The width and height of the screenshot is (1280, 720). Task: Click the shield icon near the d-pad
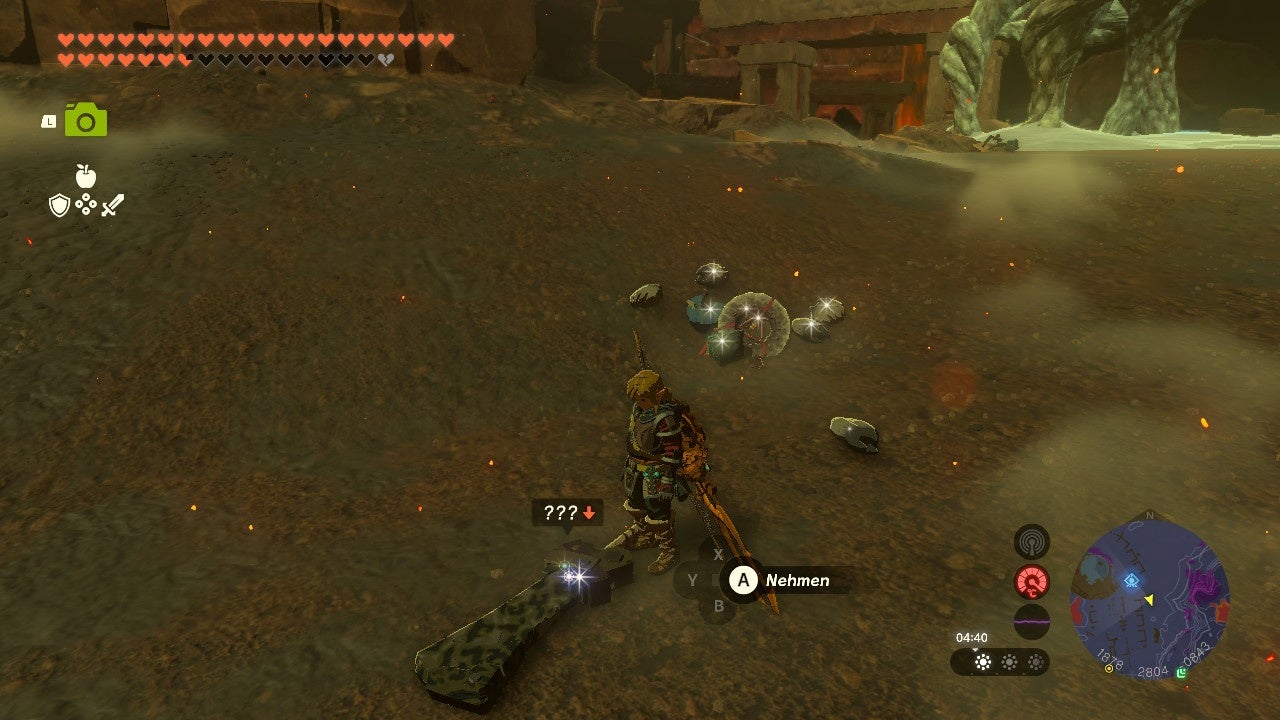click(x=60, y=207)
